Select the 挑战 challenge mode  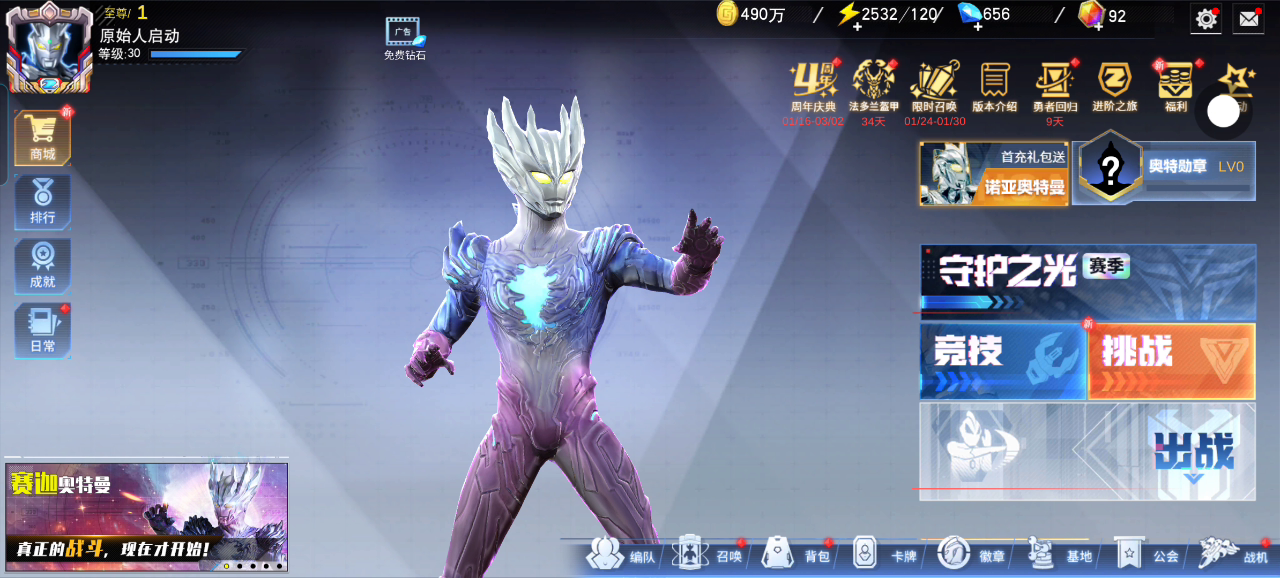pos(1171,360)
